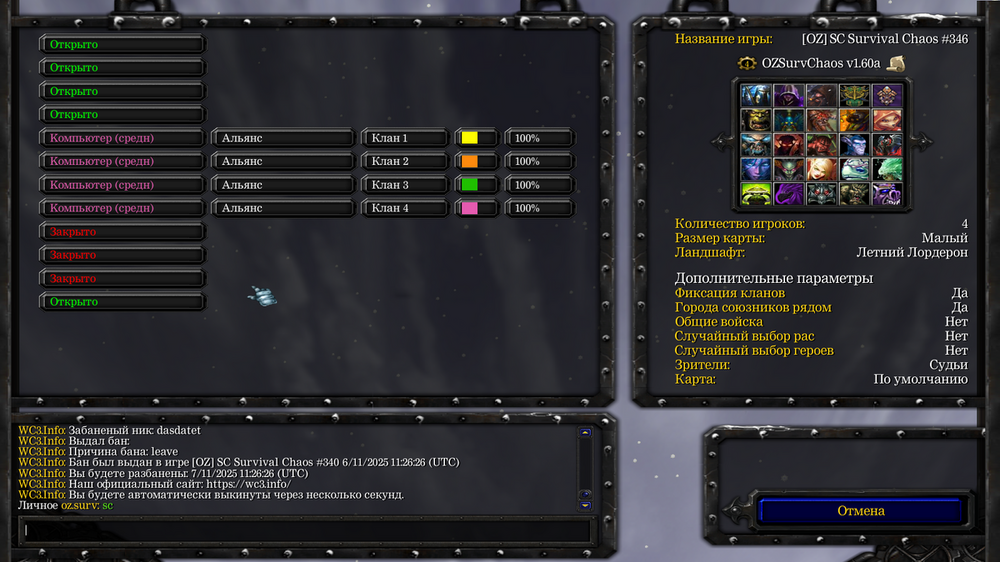Open the Клан 4 team dropdown
The image size is (1000, 562).
[x=404, y=208]
